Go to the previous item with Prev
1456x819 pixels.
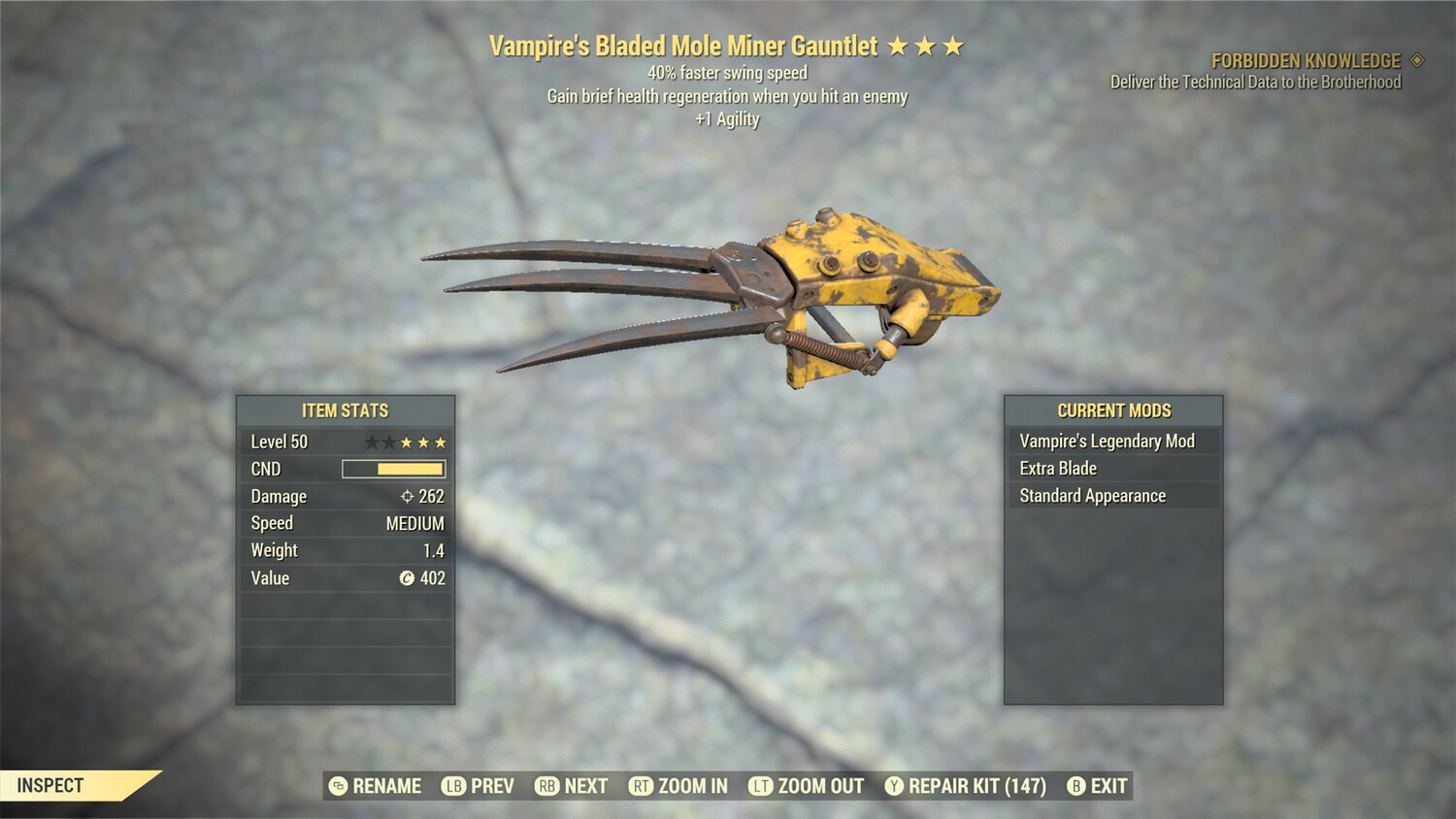click(479, 786)
